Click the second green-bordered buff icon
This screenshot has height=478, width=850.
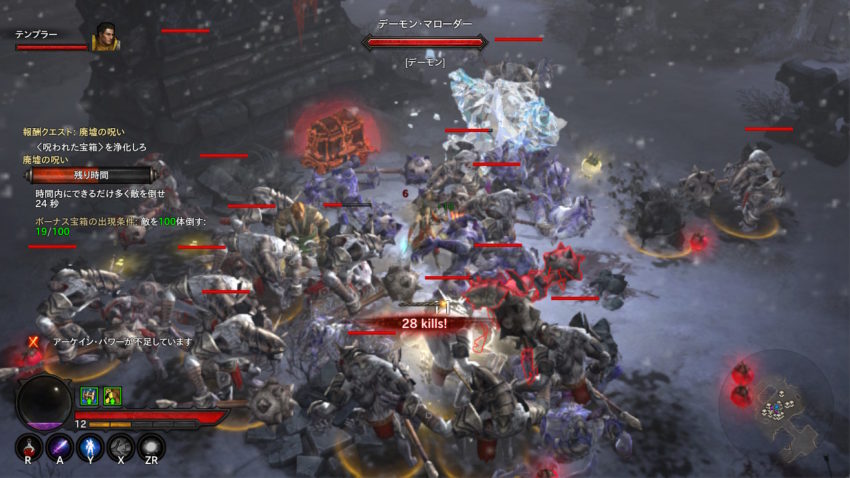111,396
